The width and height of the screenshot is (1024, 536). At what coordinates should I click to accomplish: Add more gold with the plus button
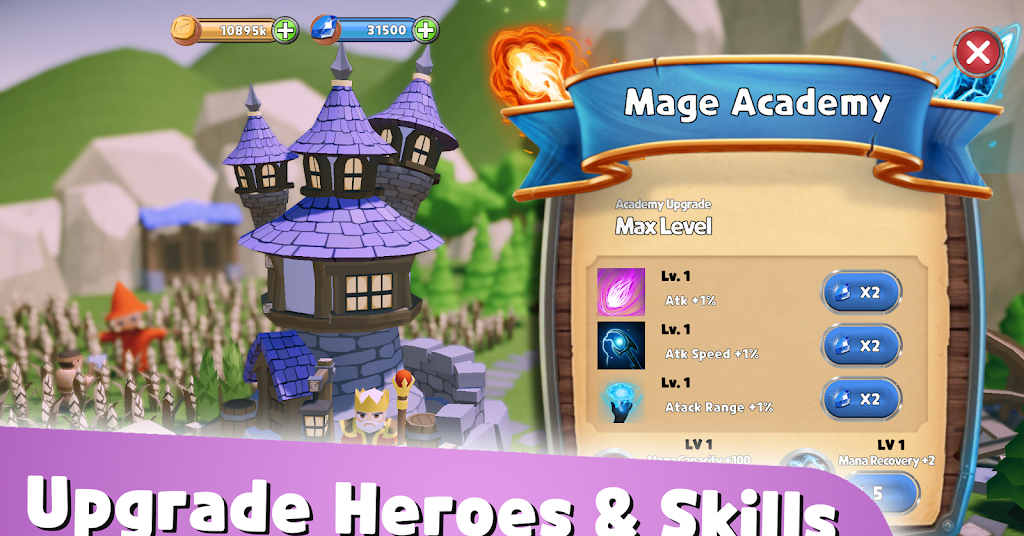[x=285, y=30]
